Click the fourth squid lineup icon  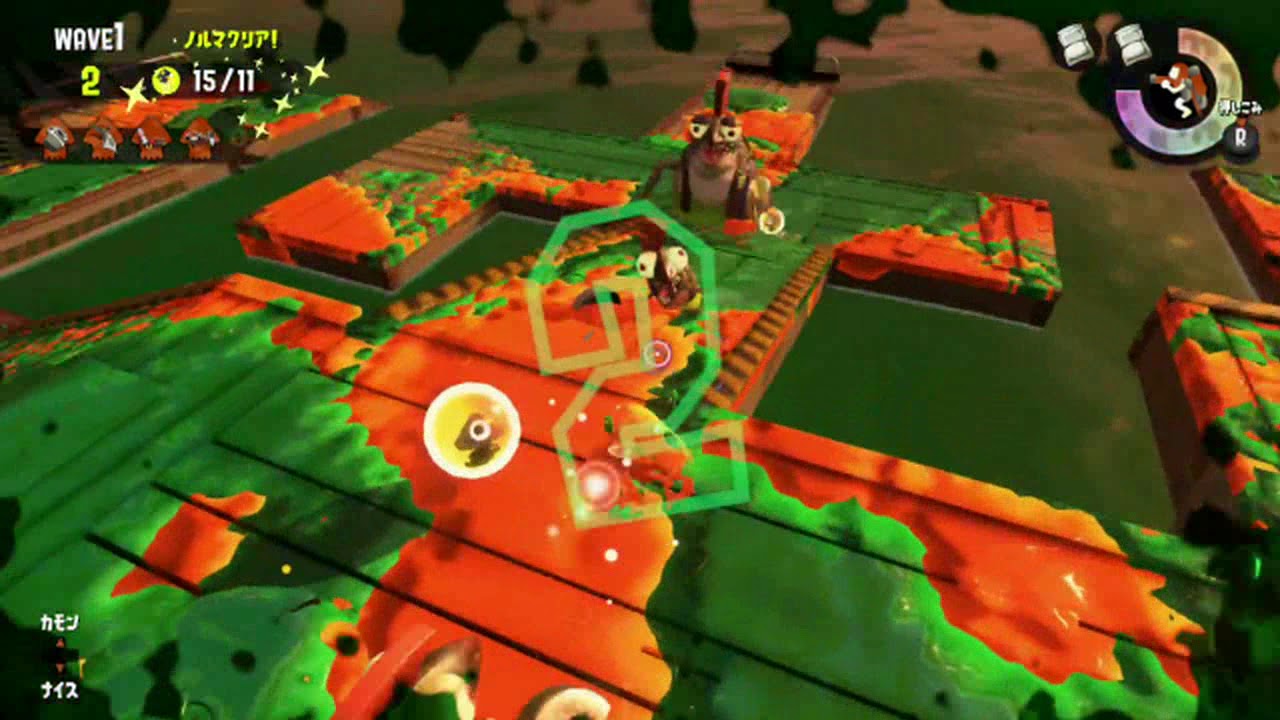200,136
